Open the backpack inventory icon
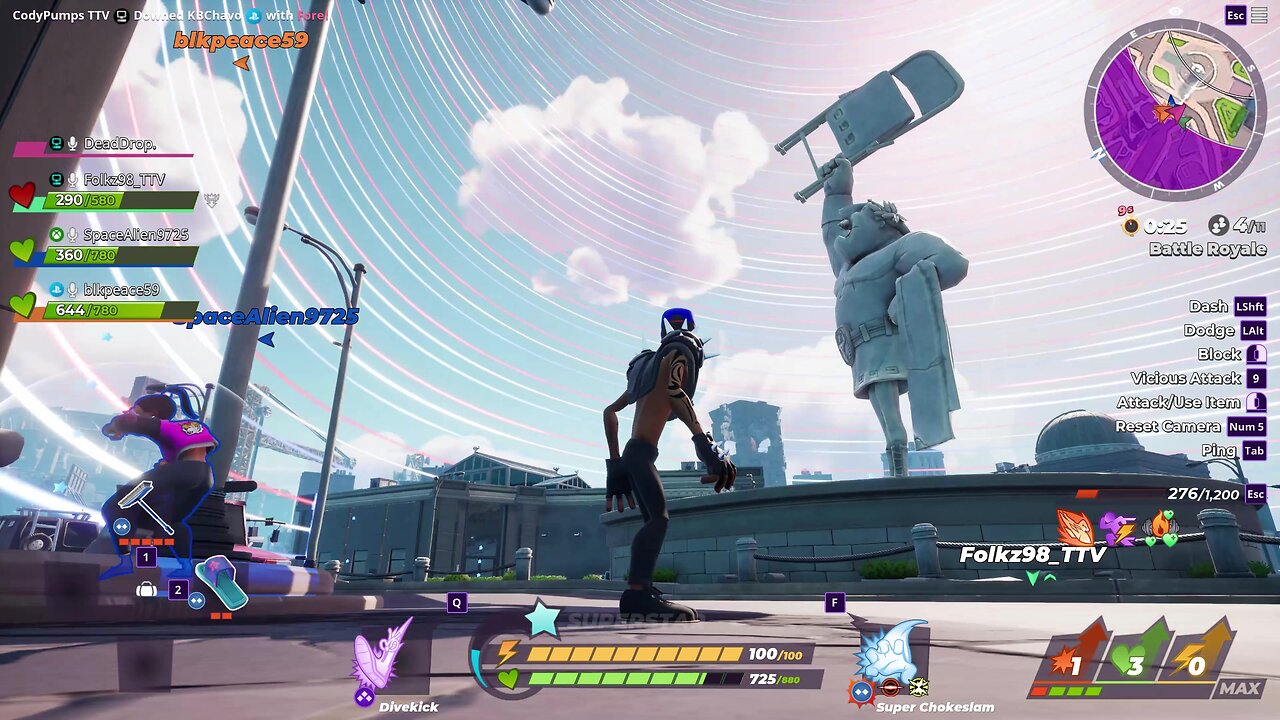 click(146, 590)
